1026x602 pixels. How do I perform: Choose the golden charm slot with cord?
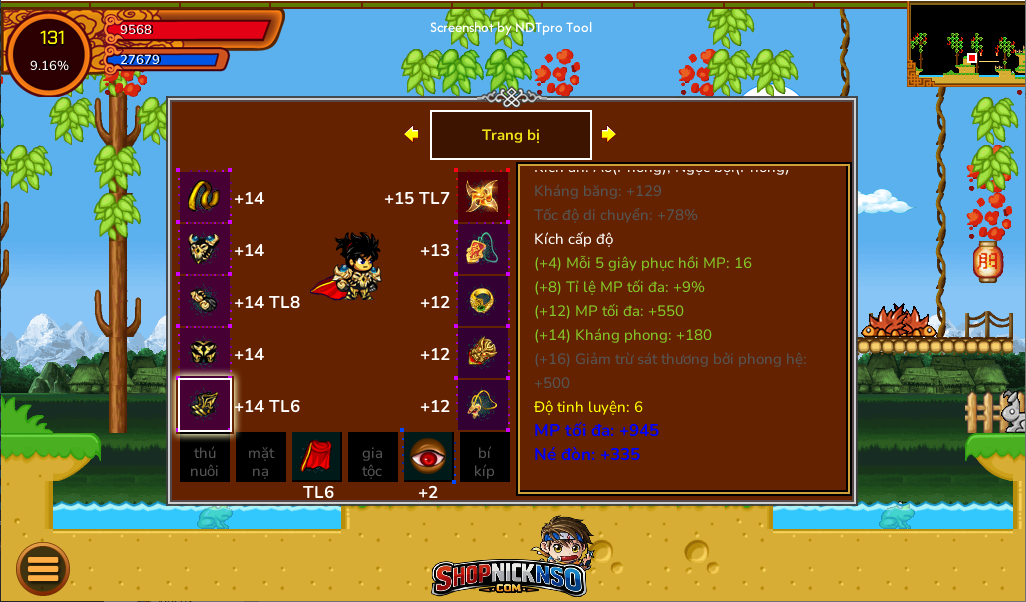[483, 405]
